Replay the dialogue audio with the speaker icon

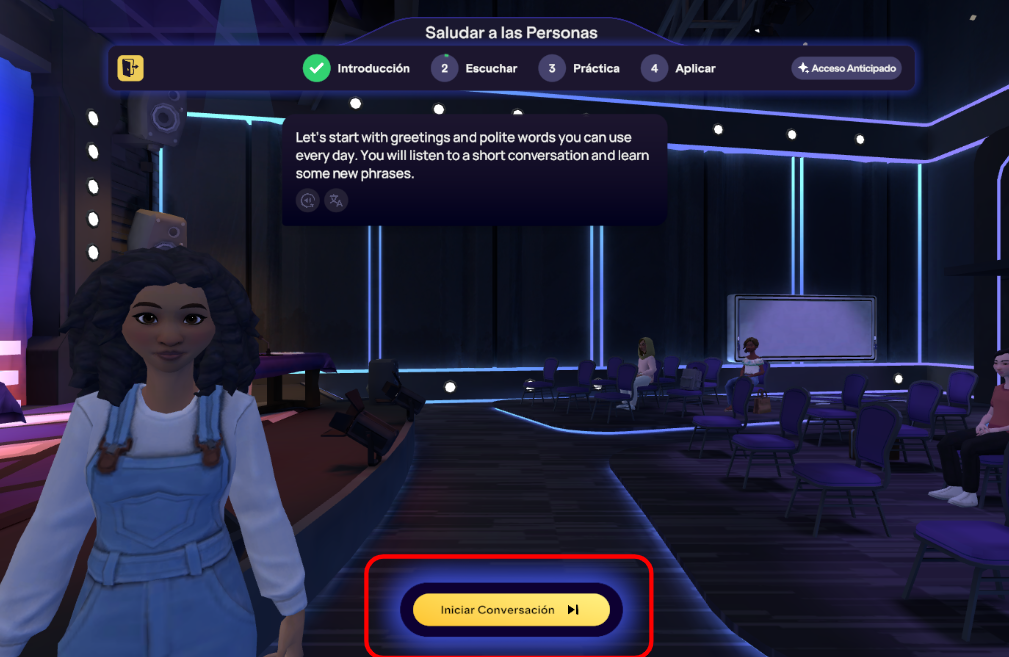pos(308,200)
